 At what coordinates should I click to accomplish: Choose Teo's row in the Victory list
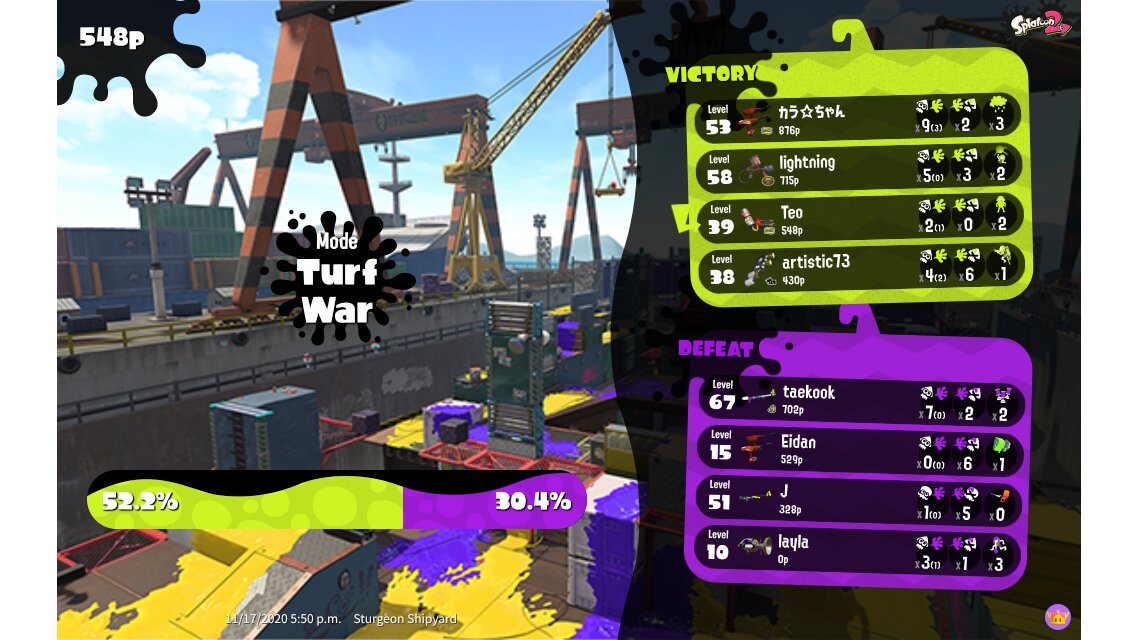click(860, 217)
